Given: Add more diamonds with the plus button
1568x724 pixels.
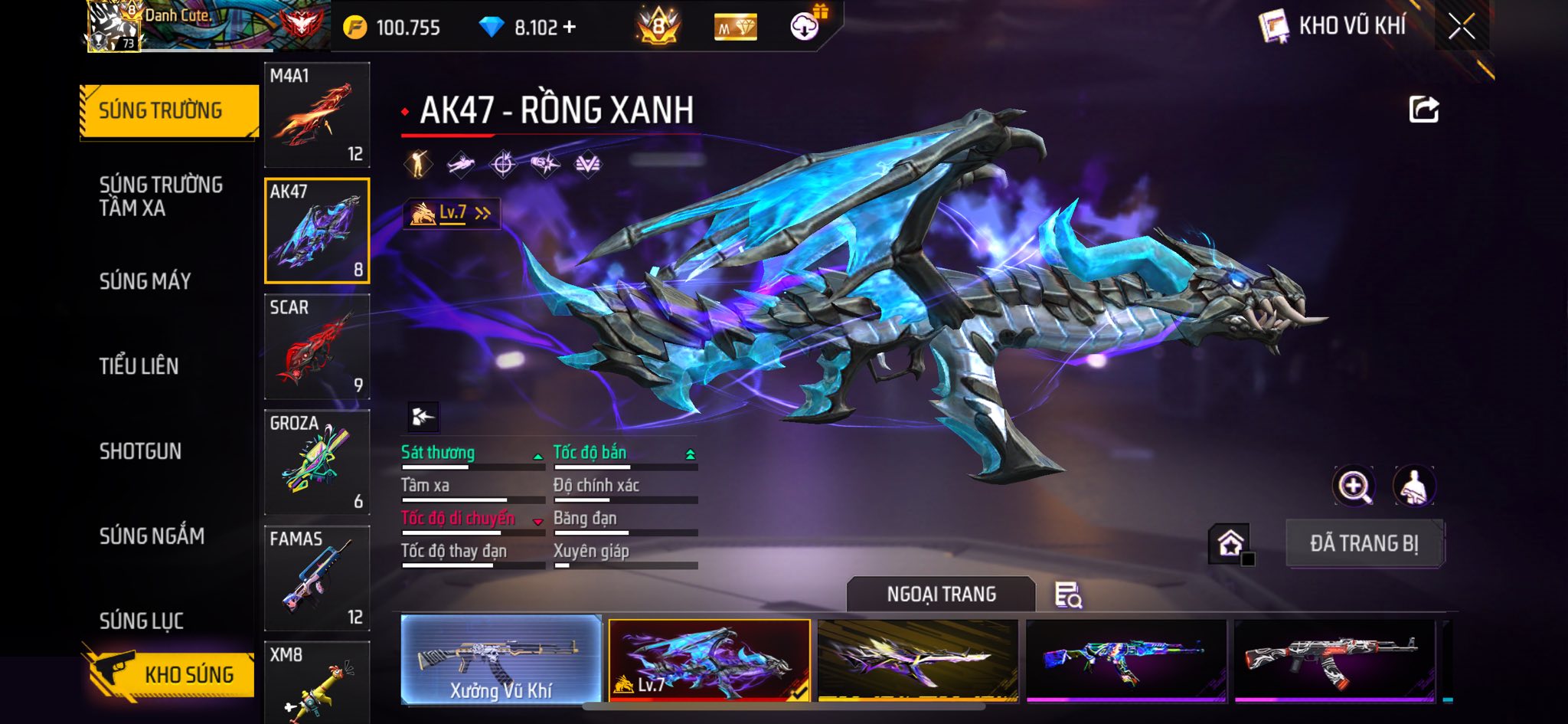Looking at the screenshot, I should 569,28.
